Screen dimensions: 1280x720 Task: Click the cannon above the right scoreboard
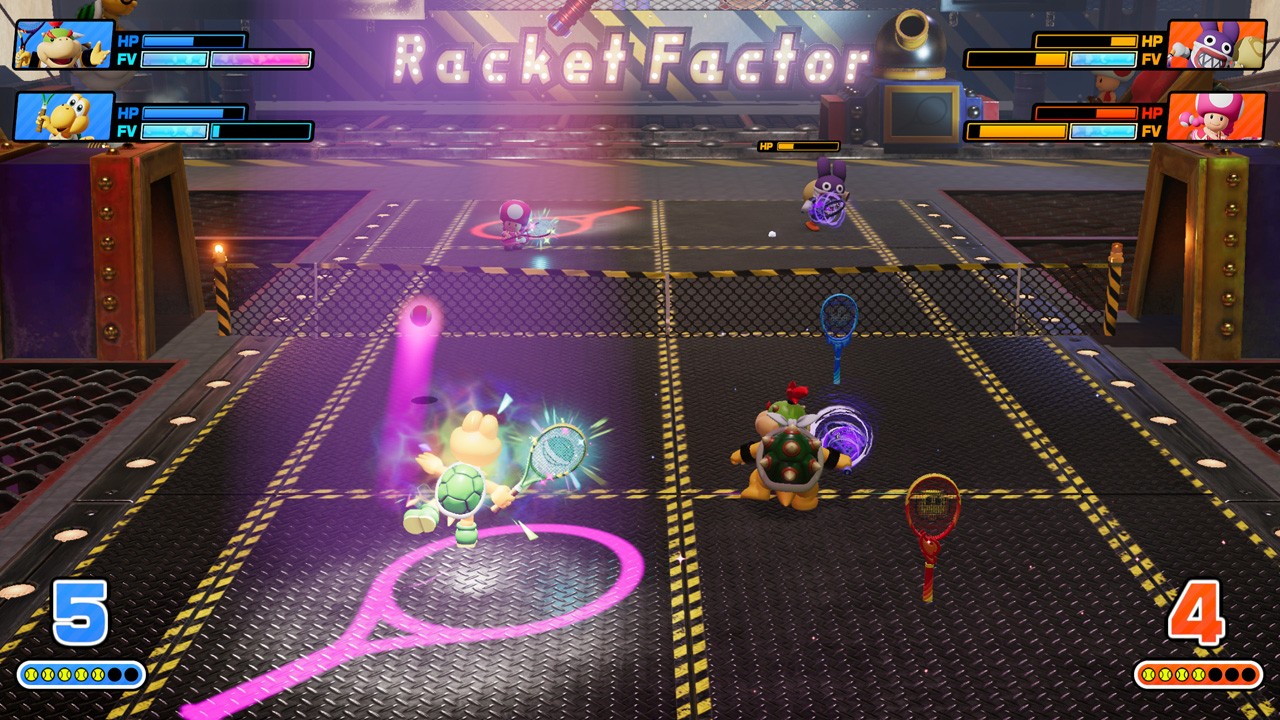(x=912, y=40)
